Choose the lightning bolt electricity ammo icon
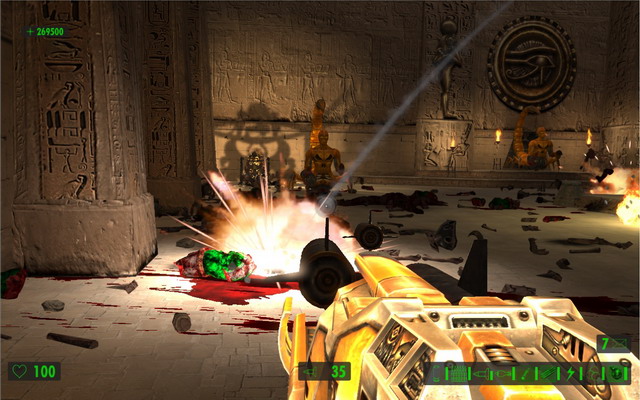640x400 pixels. (570, 374)
